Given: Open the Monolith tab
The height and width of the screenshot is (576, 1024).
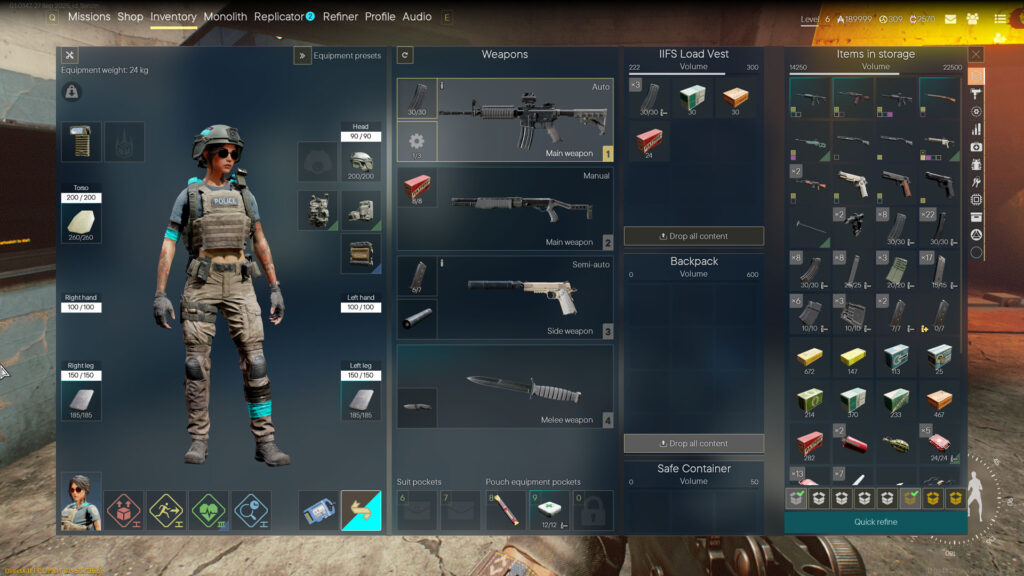Looking at the screenshot, I should click(x=225, y=17).
